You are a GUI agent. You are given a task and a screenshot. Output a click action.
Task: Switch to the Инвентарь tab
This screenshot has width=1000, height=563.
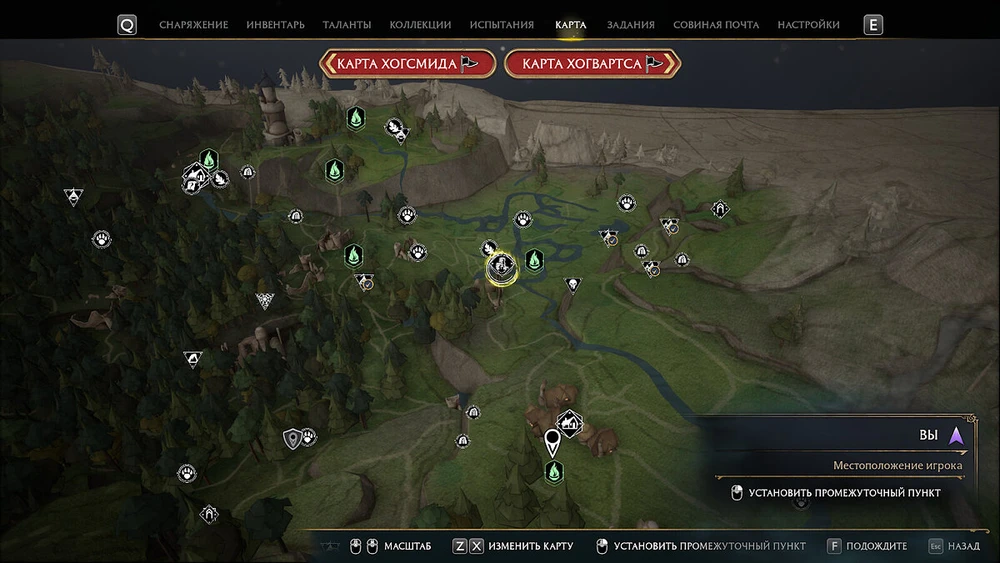(276, 25)
